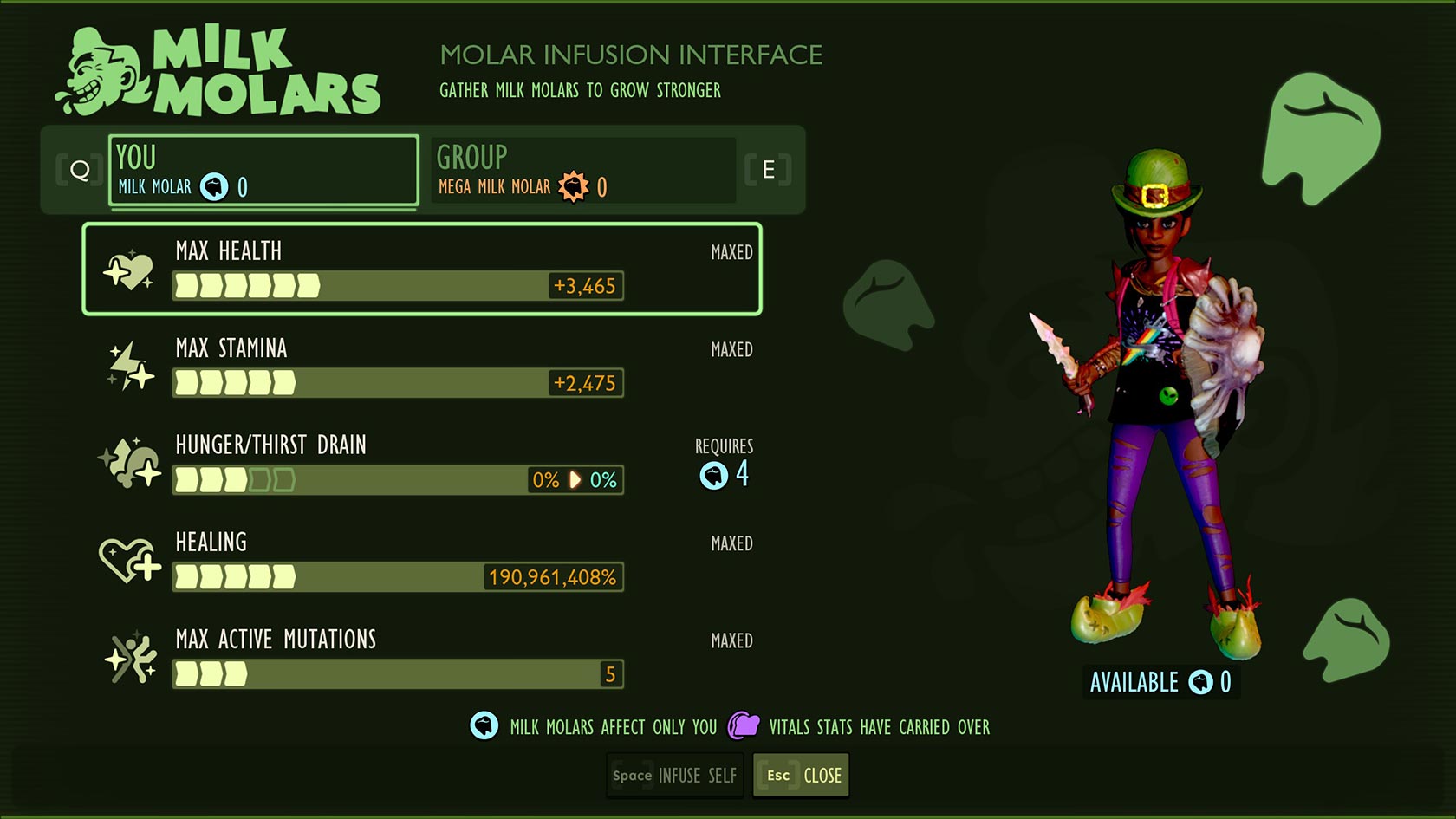Select the Max Health upgrade row

point(422,270)
